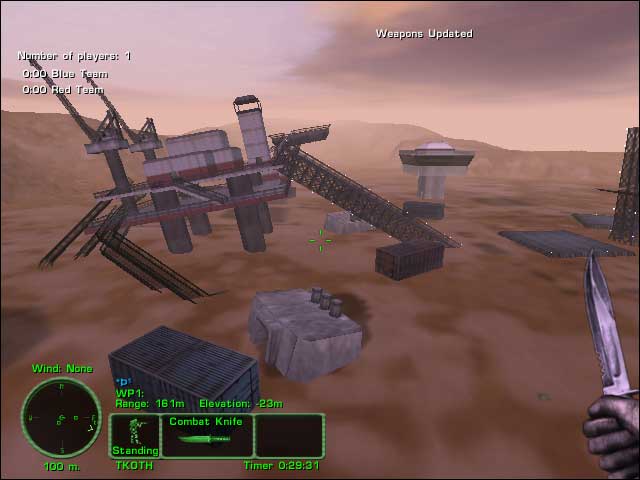Image resolution: width=640 pixels, height=480 pixels.
Task: Click the Standing soldier stance icon
Action: [x=134, y=435]
